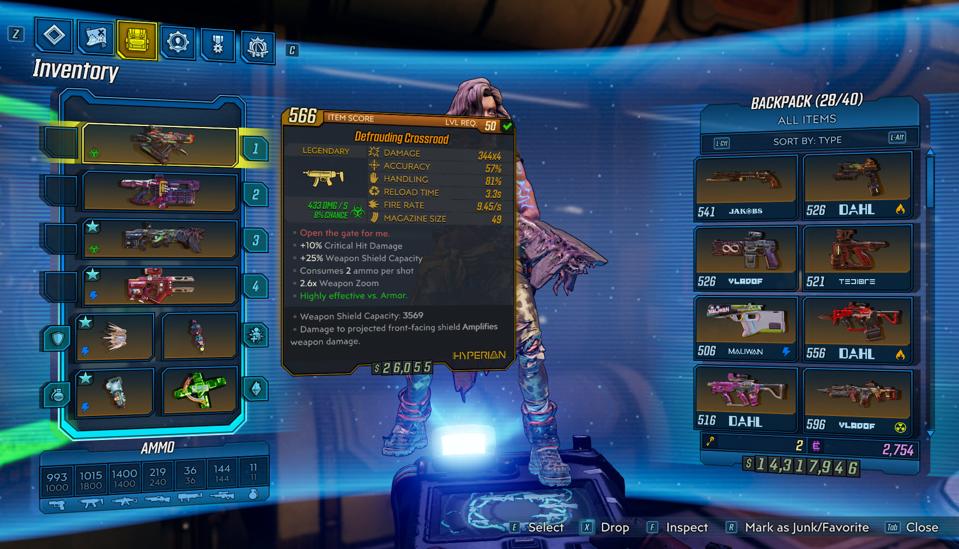Image resolution: width=959 pixels, height=549 pixels.
Task: Select the 521 Tediore weapon
Action: click(858, 257)
